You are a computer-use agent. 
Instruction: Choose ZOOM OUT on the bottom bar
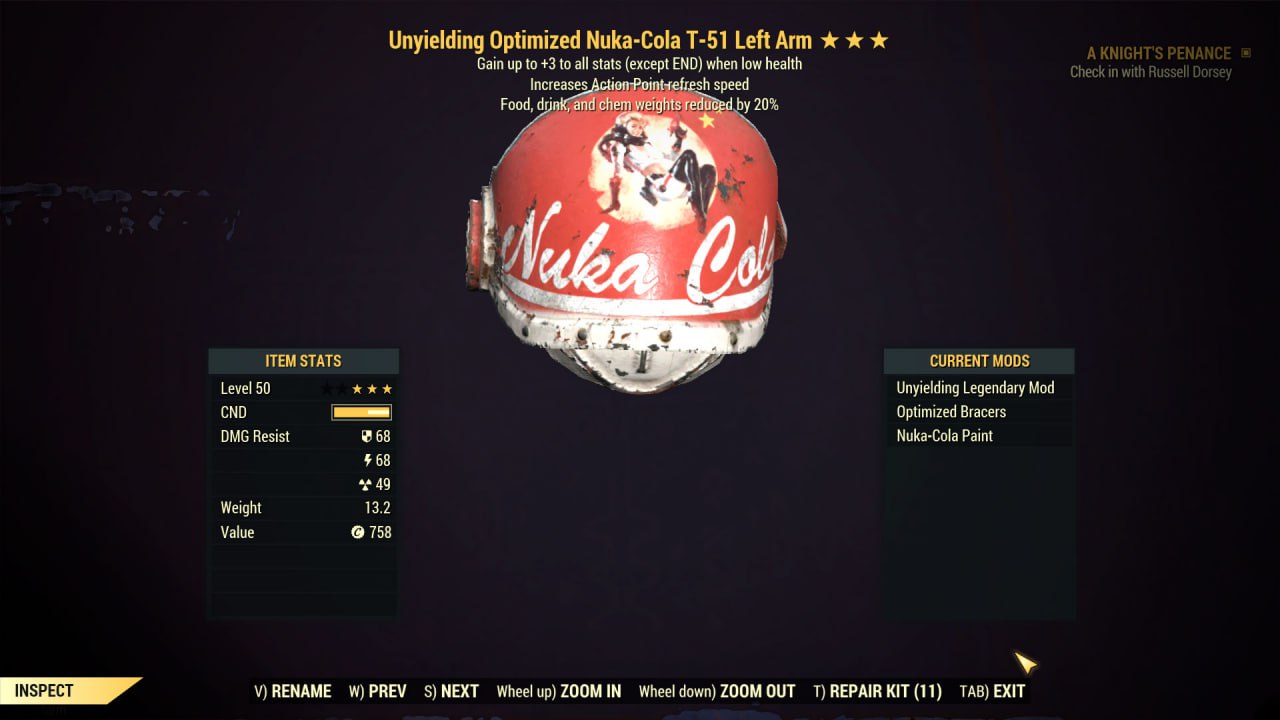[x=717, y=691]
